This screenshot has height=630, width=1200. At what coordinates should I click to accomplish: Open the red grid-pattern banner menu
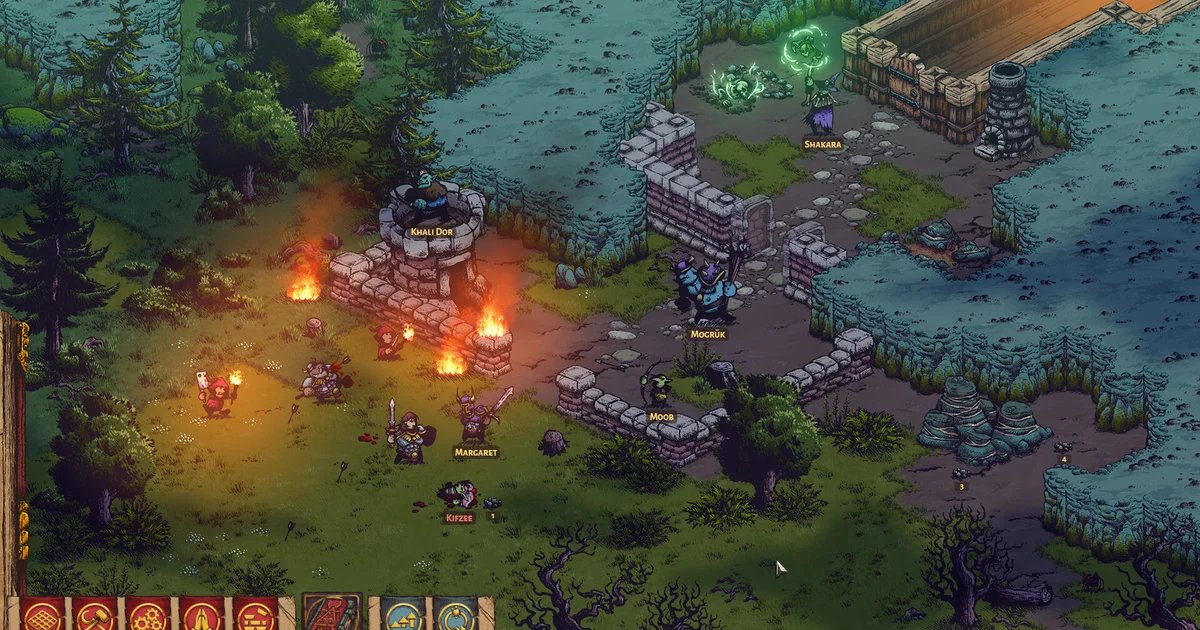pos(43,614)
